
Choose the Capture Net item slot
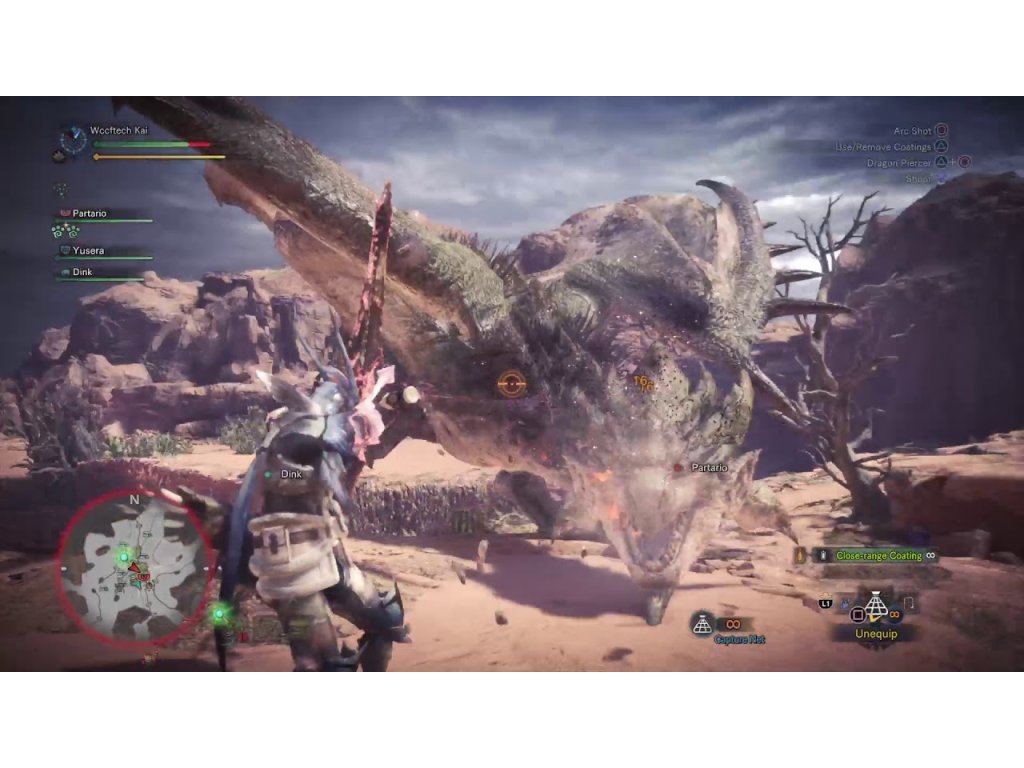click(703, 624)
